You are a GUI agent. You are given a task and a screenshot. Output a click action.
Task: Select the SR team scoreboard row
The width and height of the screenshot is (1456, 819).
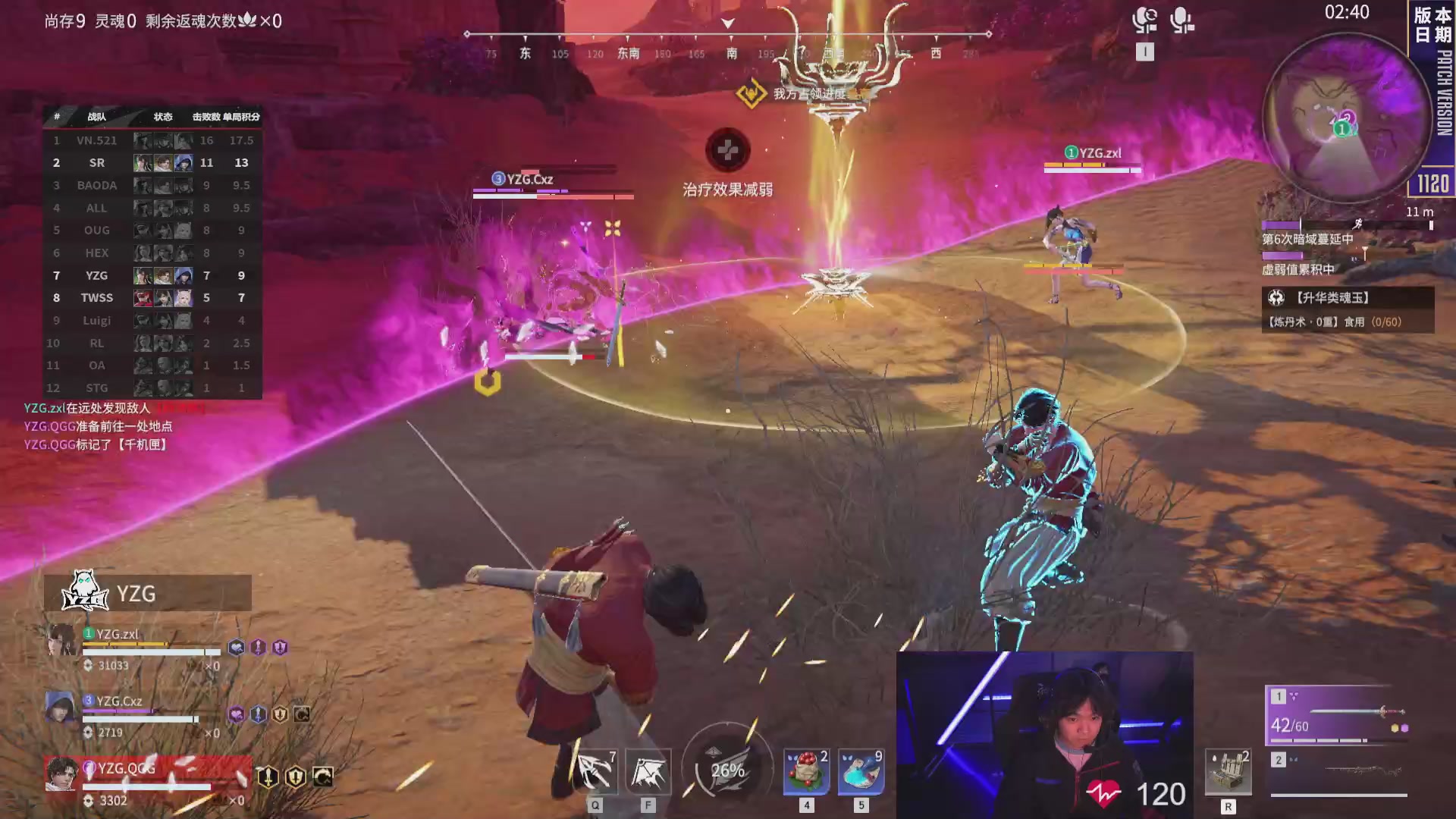click(x=152, y=162)
